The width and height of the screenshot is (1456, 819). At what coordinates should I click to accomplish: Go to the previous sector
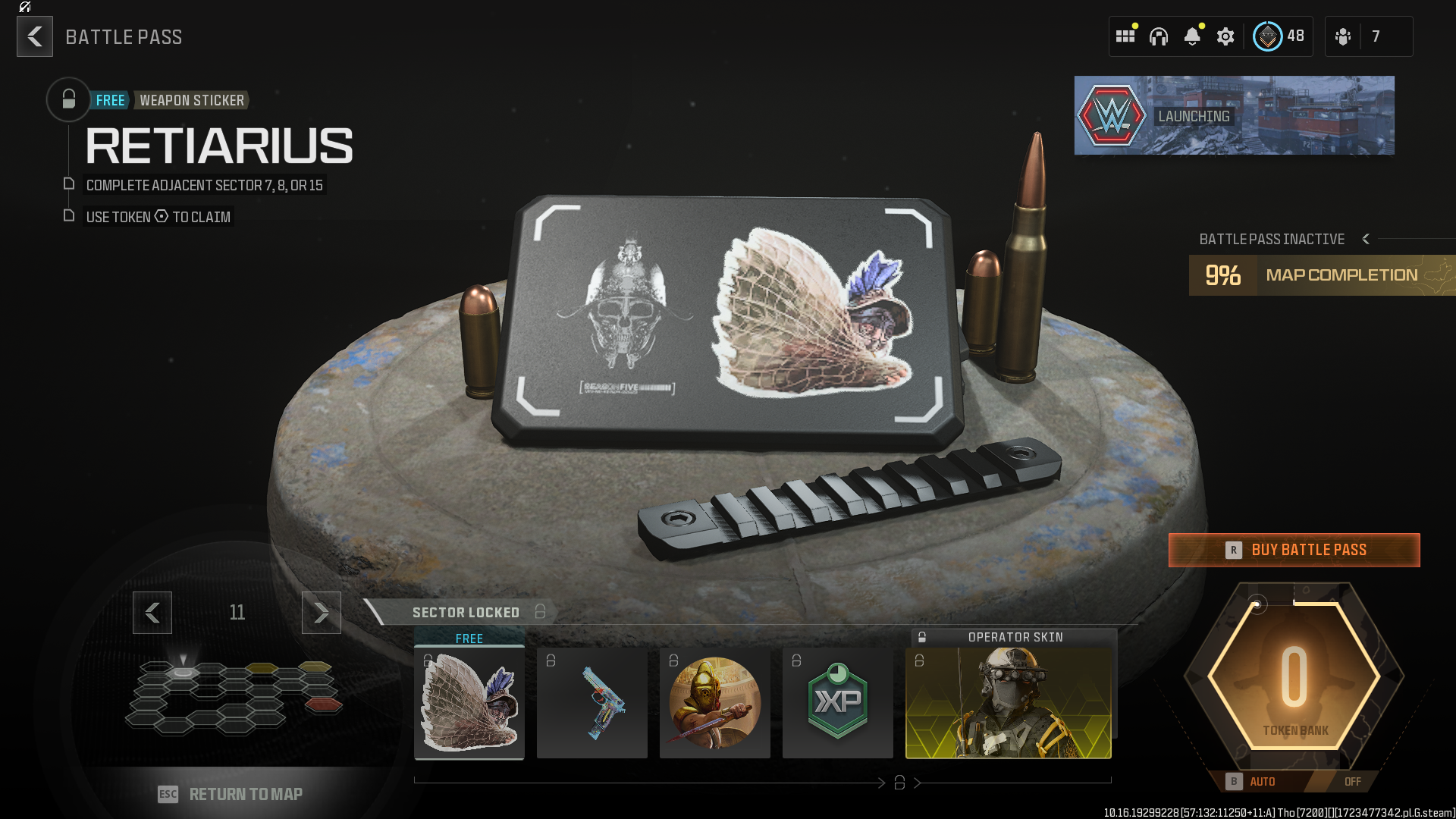pyautogui.click(x=152, y=612)
